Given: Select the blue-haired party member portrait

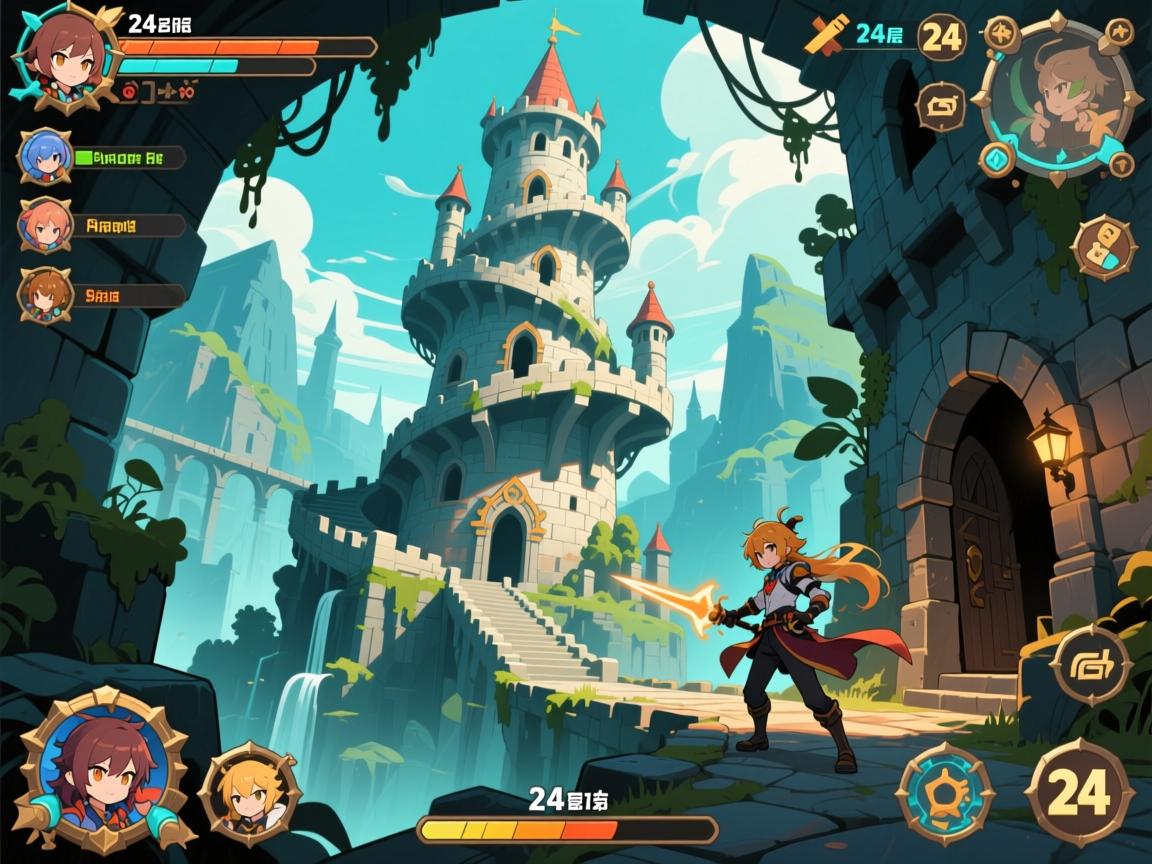Looking at the screenshot, I should (x=45, y=158).
